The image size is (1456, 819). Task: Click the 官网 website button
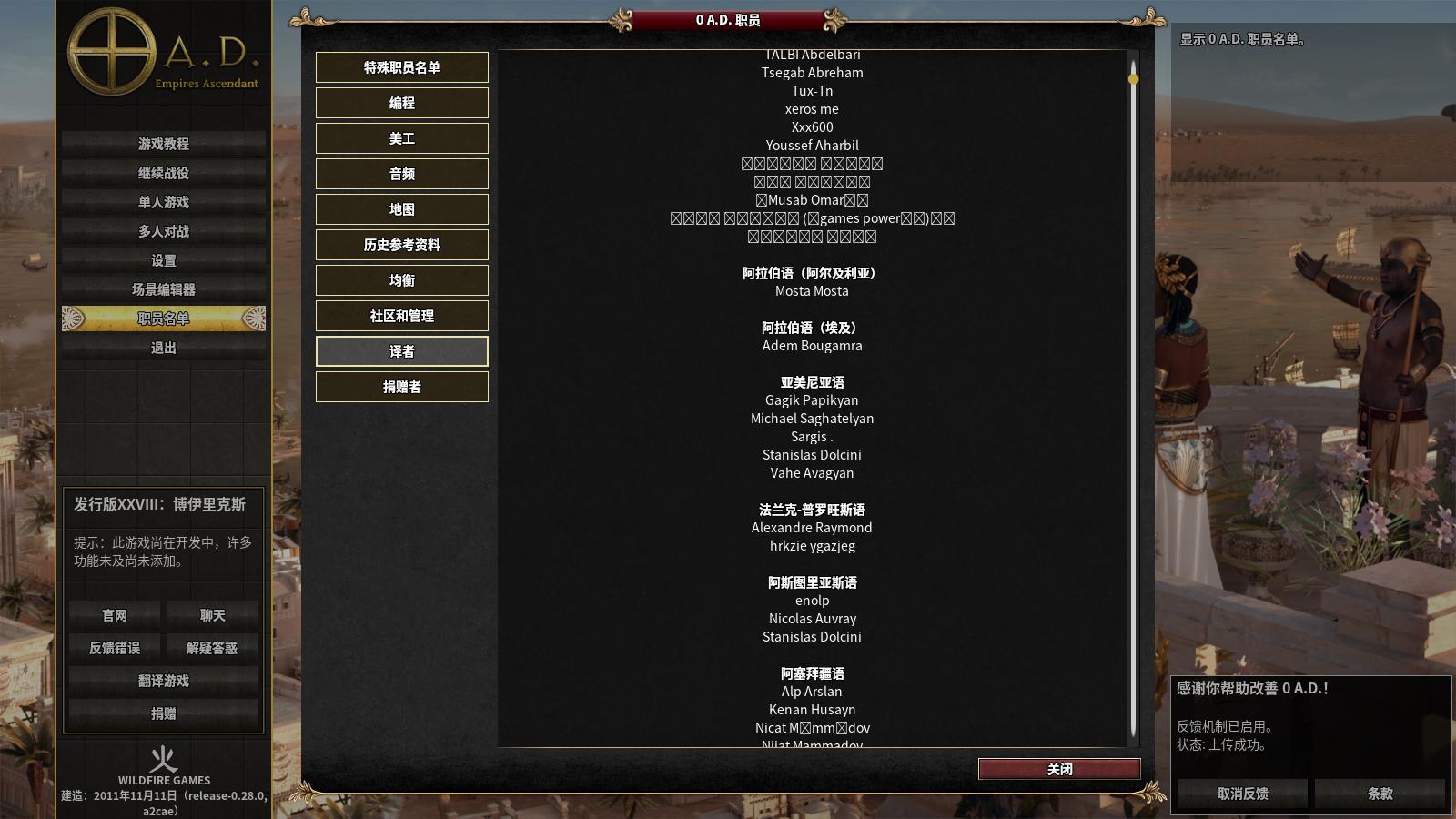pyautogui.click(x=115, y=615)
